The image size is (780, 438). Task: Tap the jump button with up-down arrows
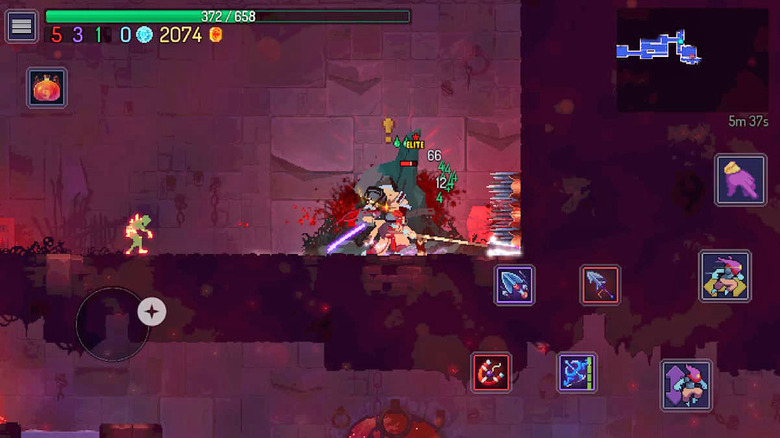click(x=686, y=385)
